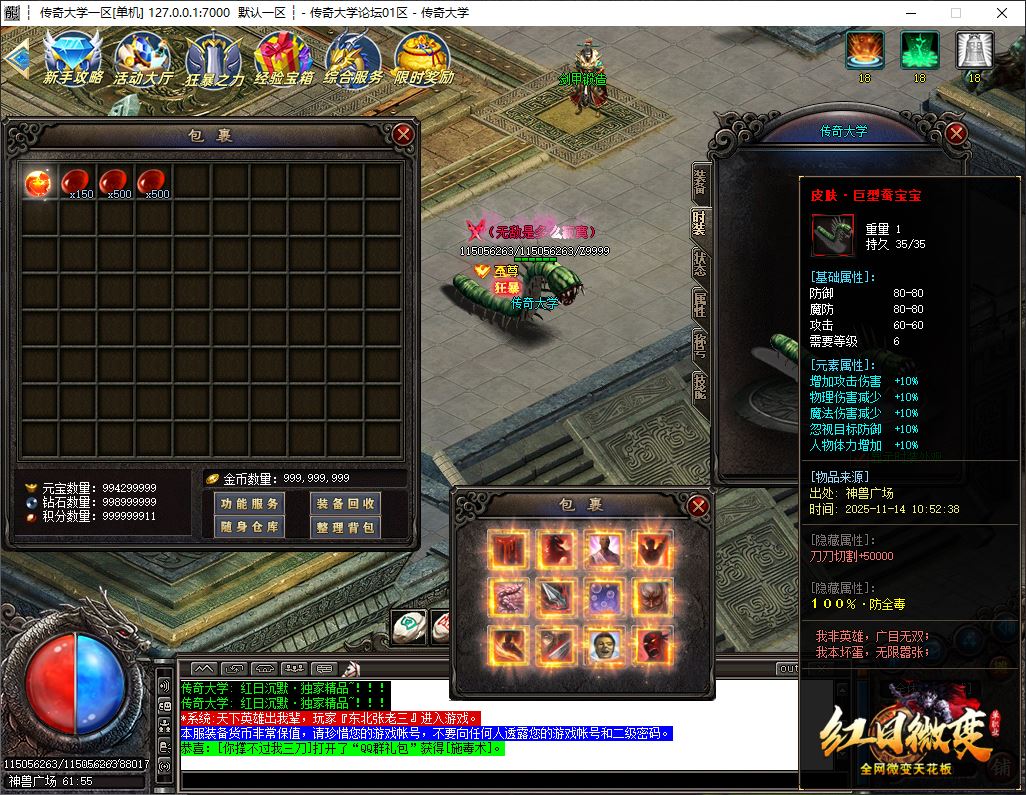Image resolution: width=1026 pixels, height=795 pixels.
Task: Click the 功能服务 button
Action: (250, 504)
